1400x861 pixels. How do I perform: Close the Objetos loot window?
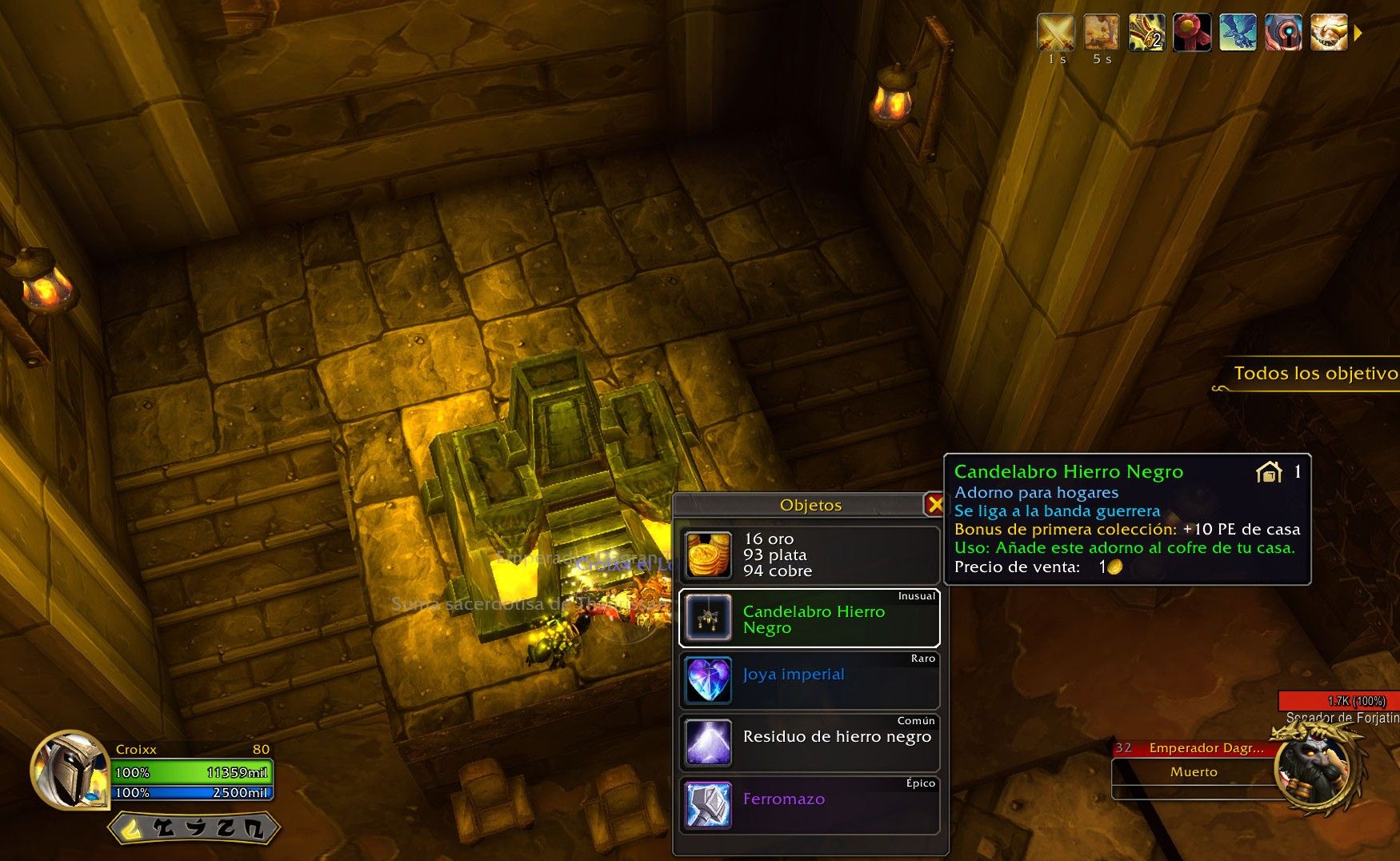934,505
